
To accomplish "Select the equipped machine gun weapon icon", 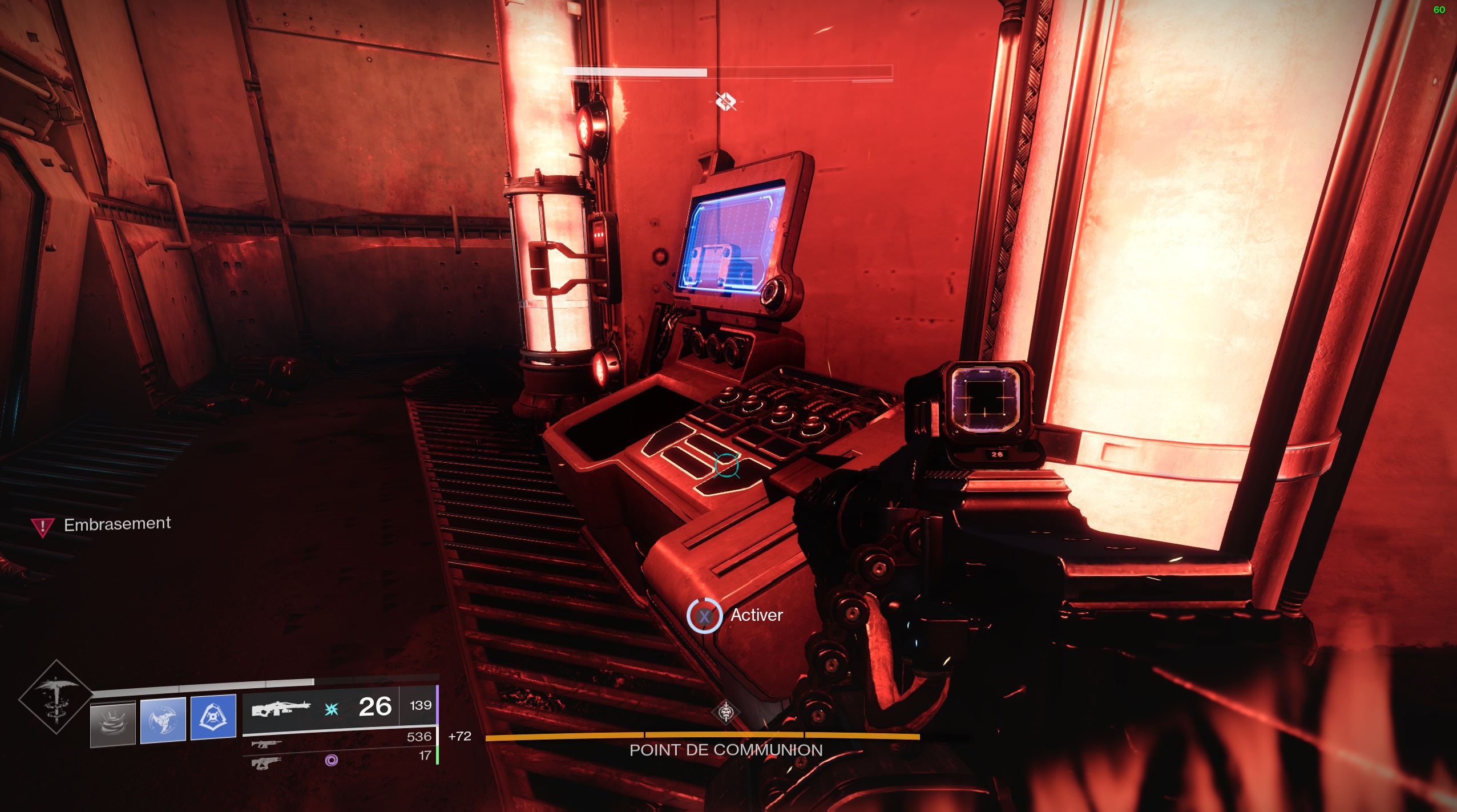I will 281,709.
